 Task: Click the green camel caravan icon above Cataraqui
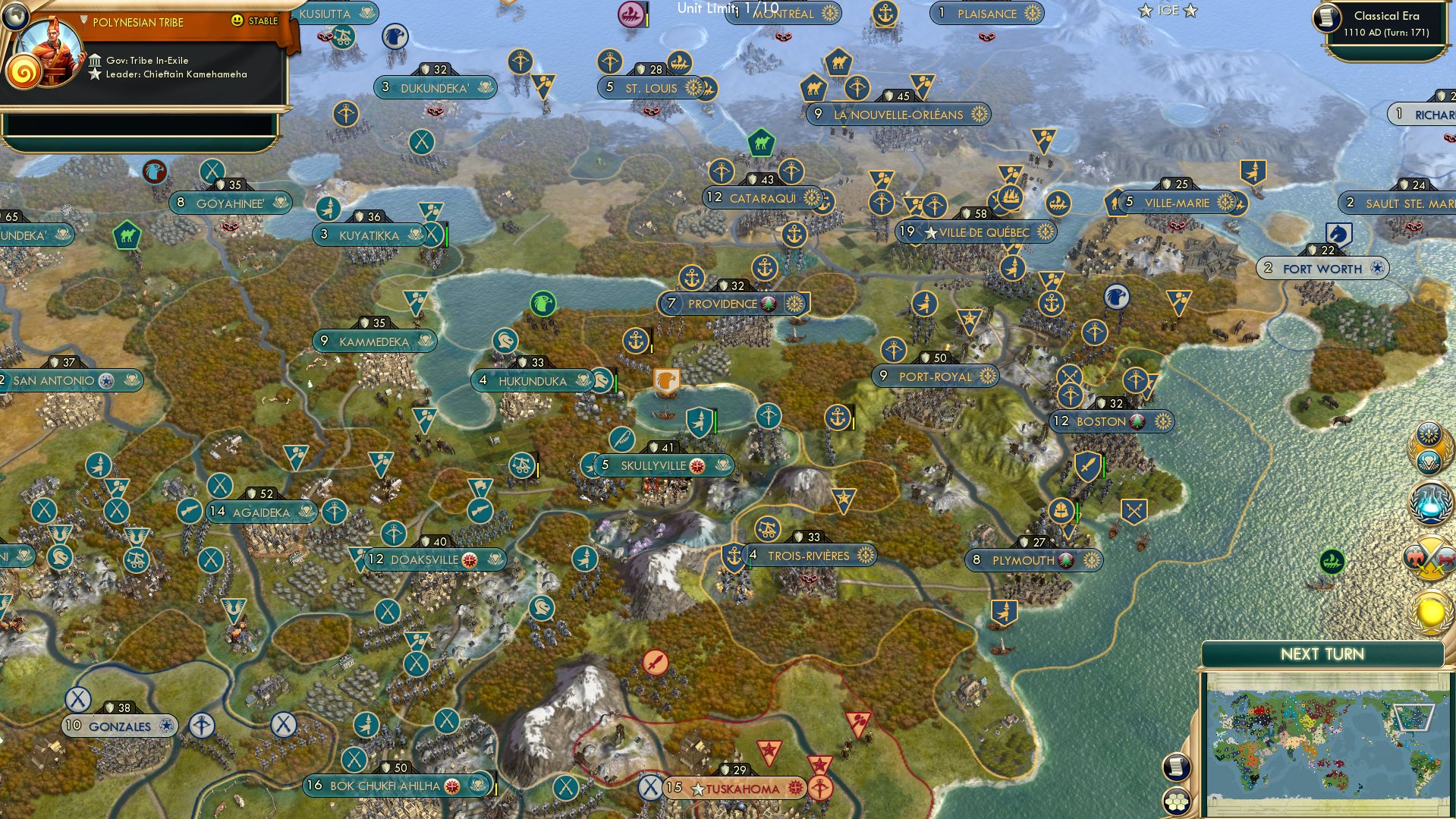tap(763, 142)
